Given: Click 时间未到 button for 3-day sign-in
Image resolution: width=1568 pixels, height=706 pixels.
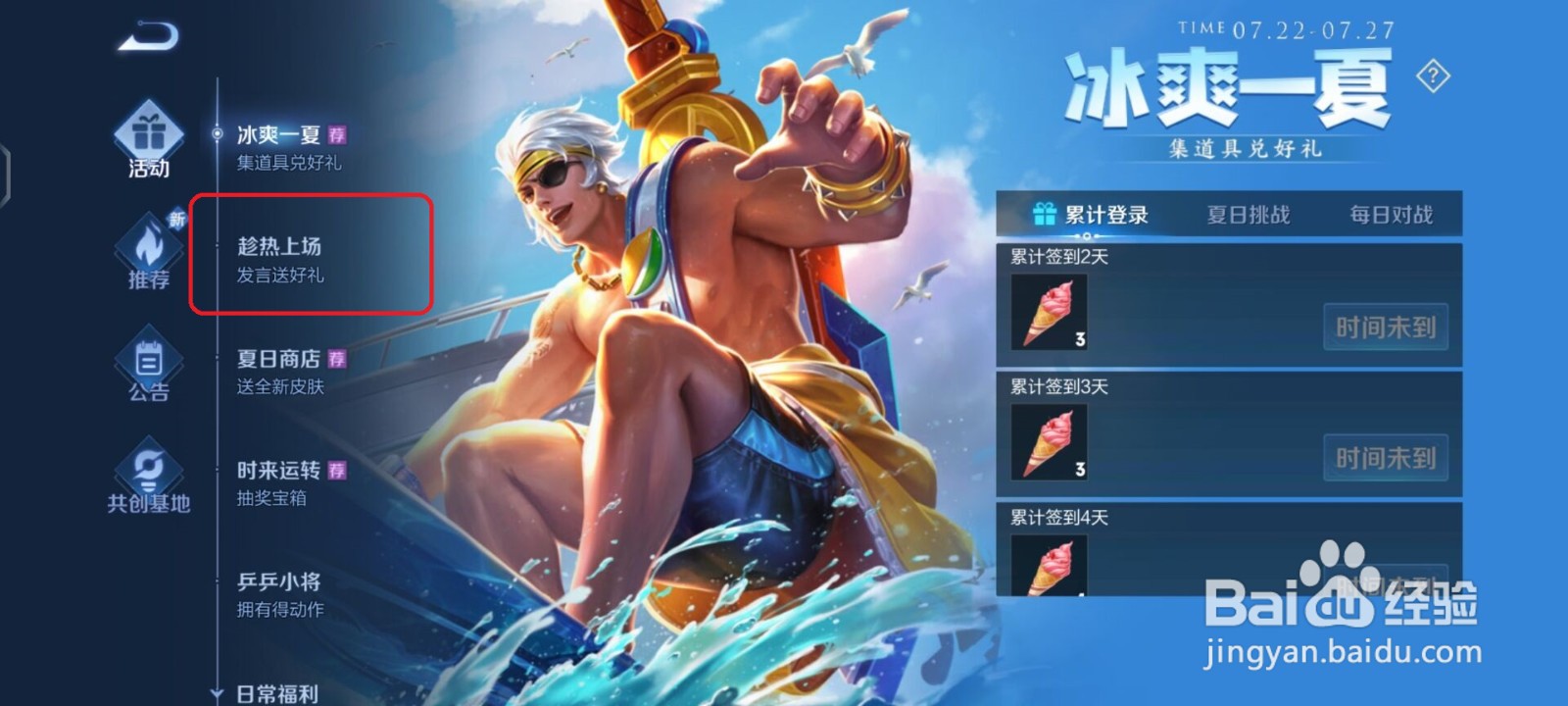Looking at the screenshot, I should (x=1386, y=458).
